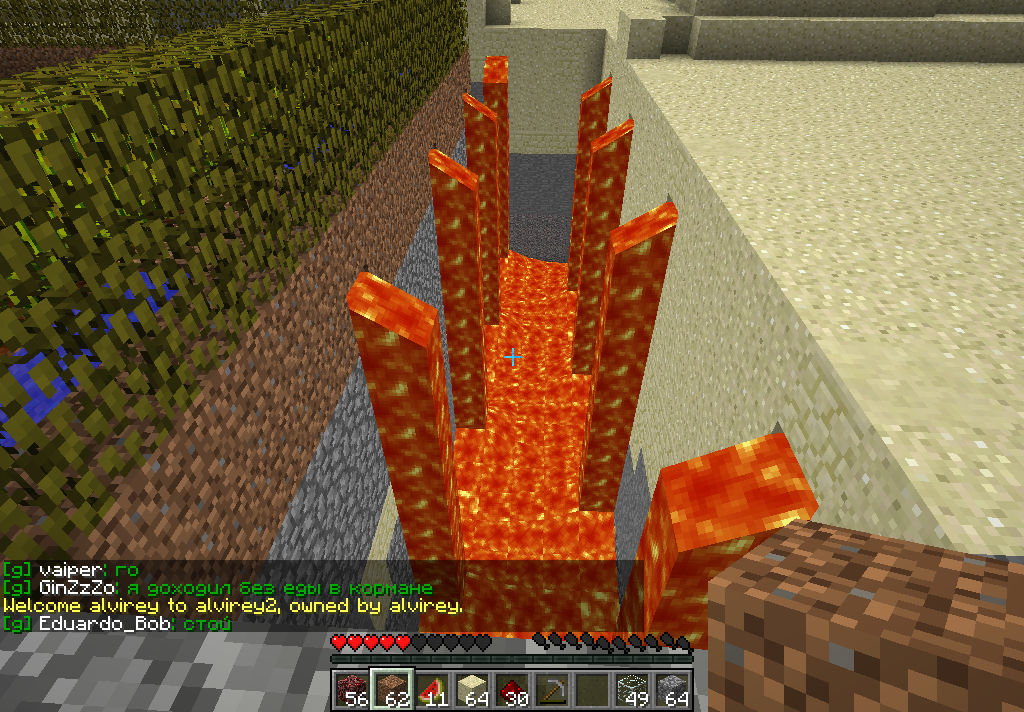Equip the pickaxe from the hotbar
Viewport: 1024px width, 712px height.
pos(551,690)
